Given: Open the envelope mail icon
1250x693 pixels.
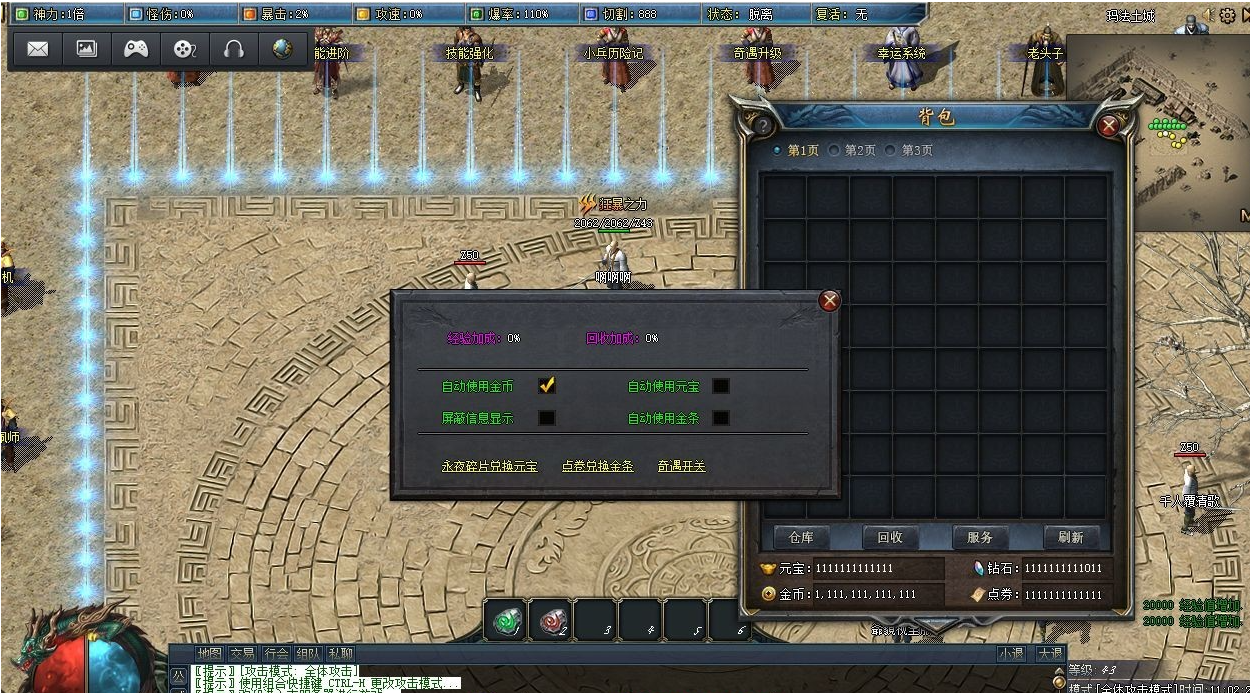Looking at the screenshot, I should [38, 49].
